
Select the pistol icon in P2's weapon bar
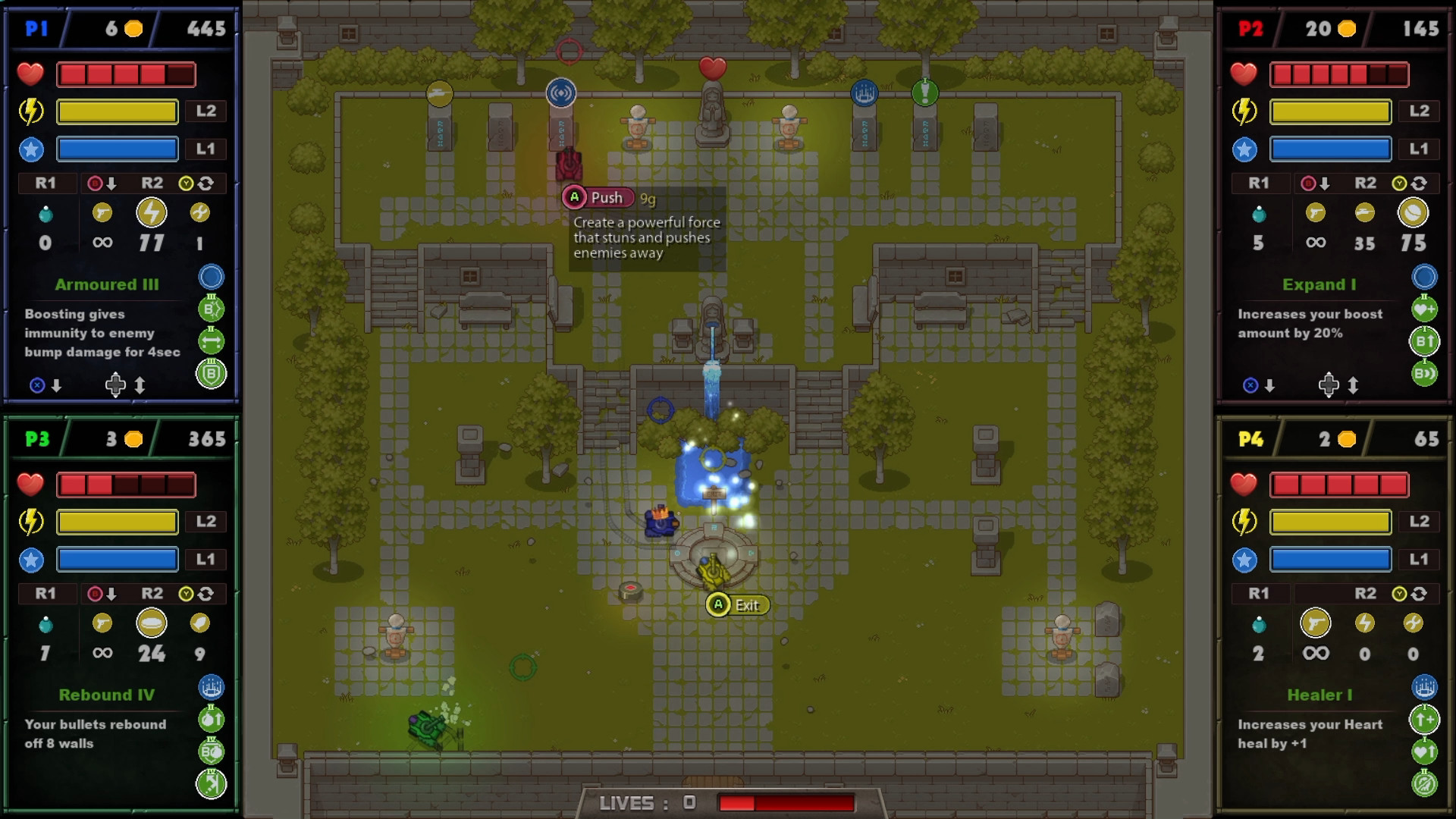[1314, 213]
